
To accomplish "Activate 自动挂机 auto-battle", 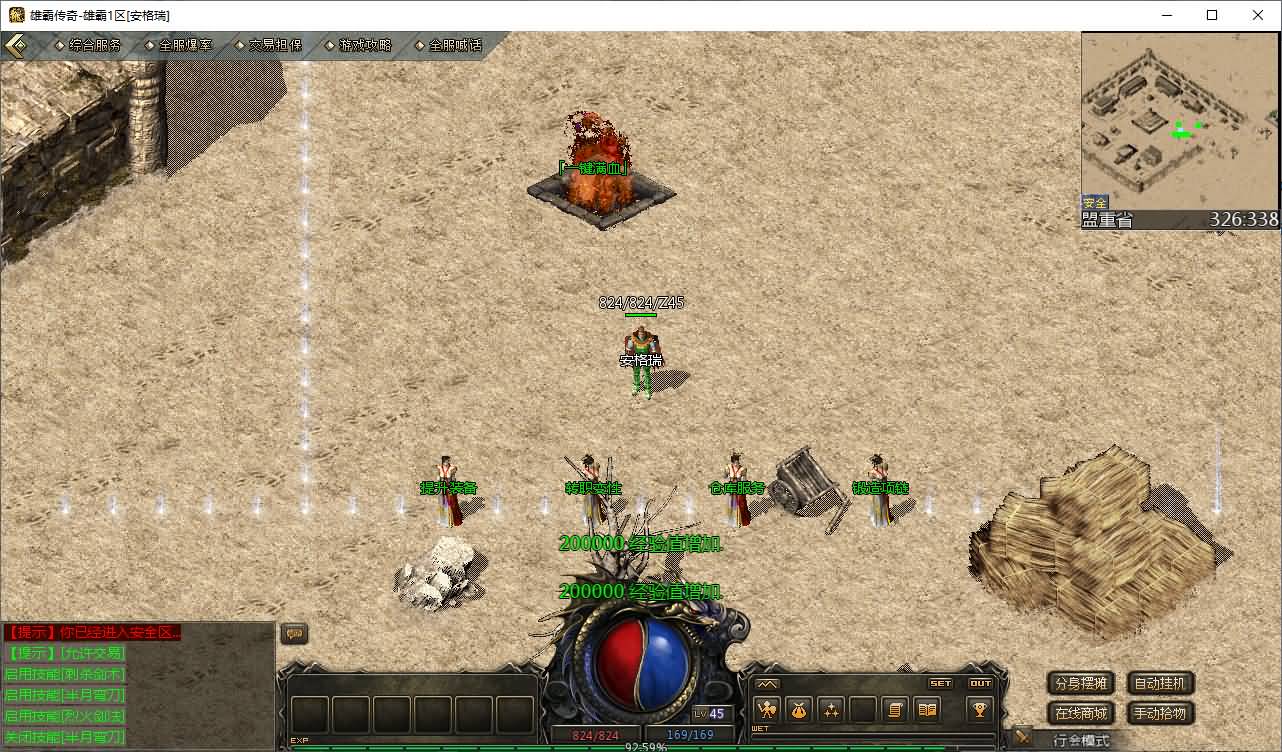I will [1160, 684].
